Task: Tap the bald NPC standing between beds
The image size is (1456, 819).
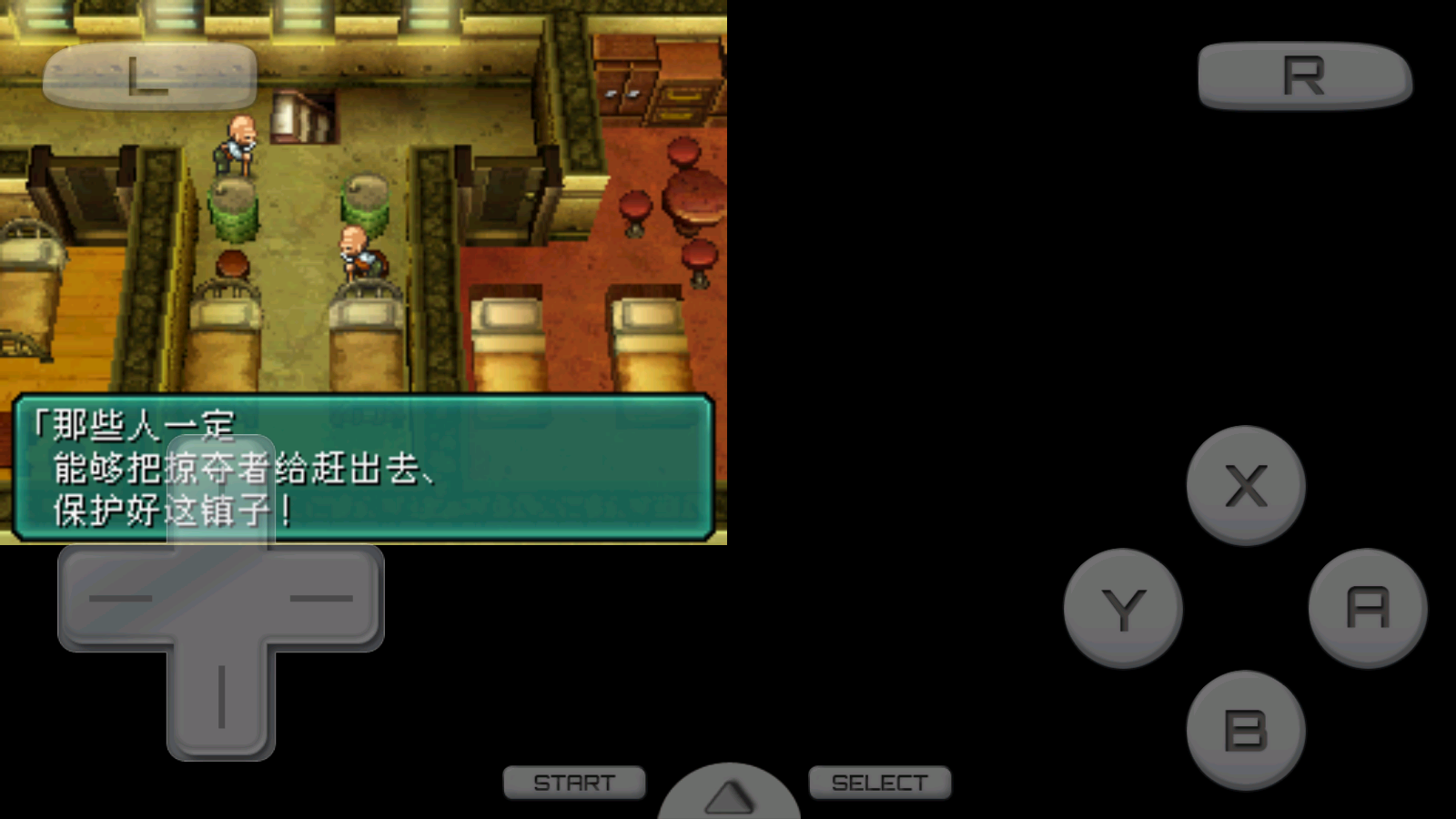Action: 357,250
